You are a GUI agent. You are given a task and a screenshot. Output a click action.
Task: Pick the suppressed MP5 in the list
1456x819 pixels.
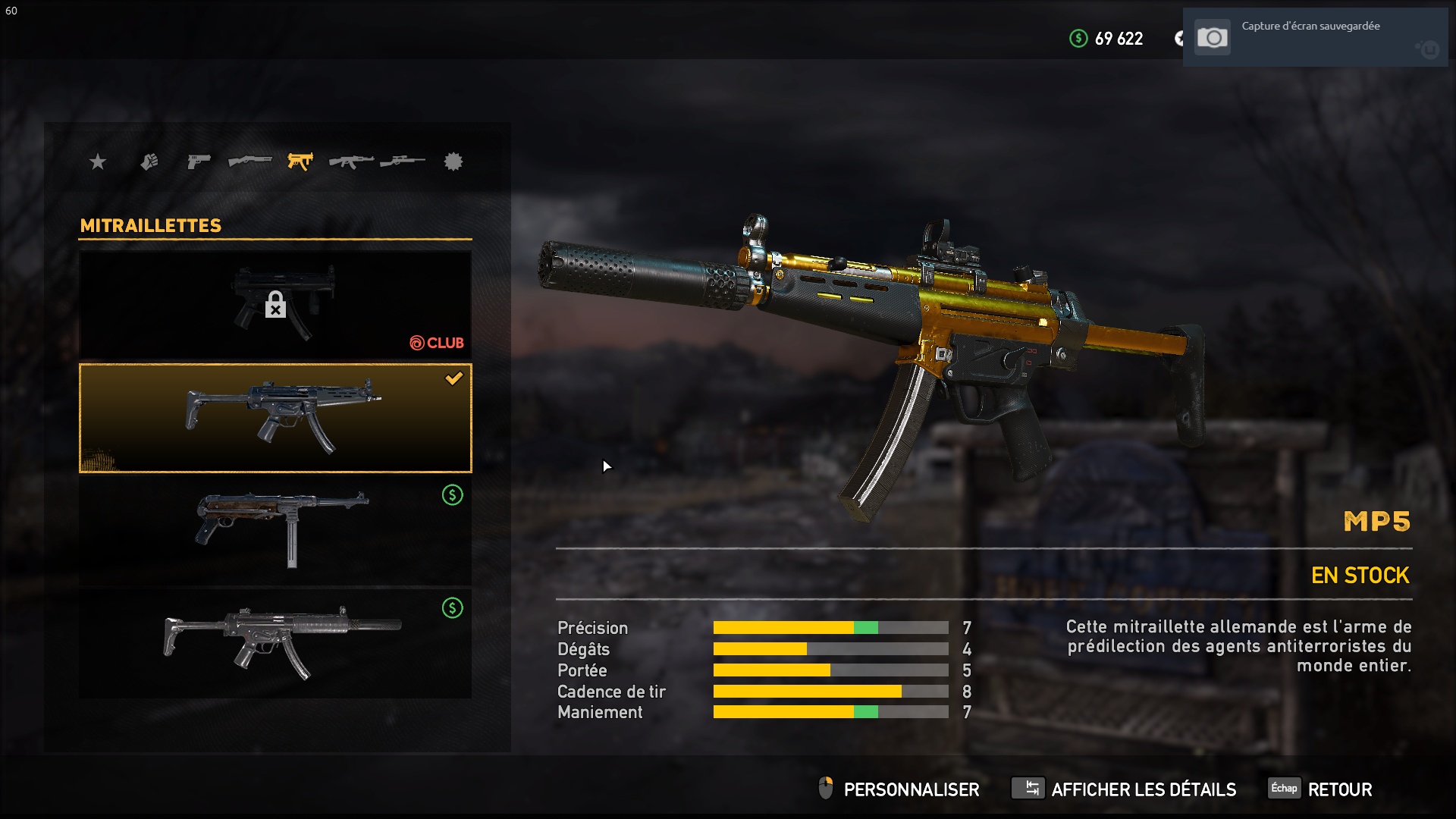coord(275,643)
